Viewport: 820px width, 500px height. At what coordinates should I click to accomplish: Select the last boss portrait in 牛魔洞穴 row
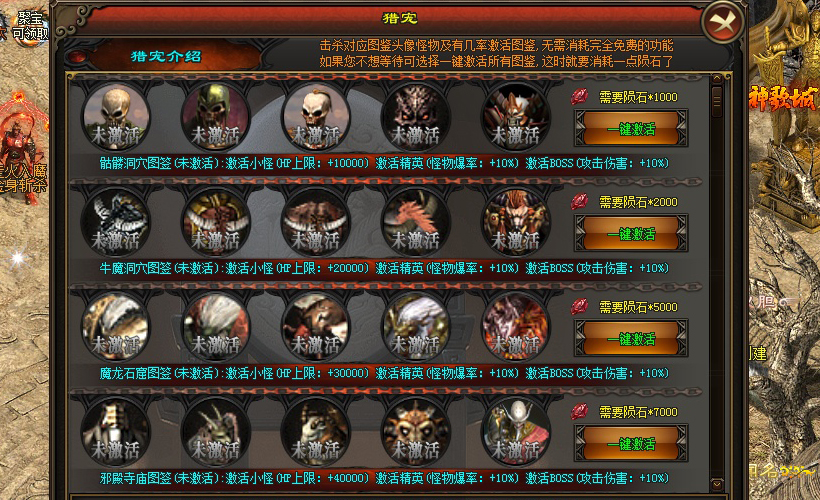tap(515, 220)
